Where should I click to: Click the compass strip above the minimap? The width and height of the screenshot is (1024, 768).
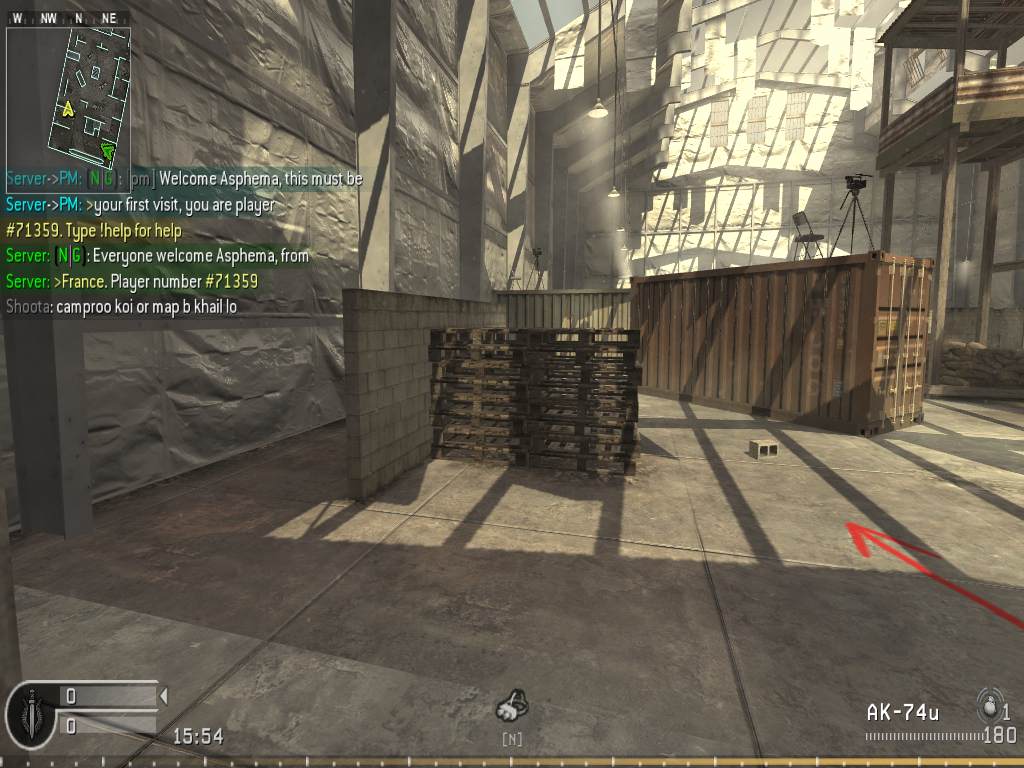[68, 18]
